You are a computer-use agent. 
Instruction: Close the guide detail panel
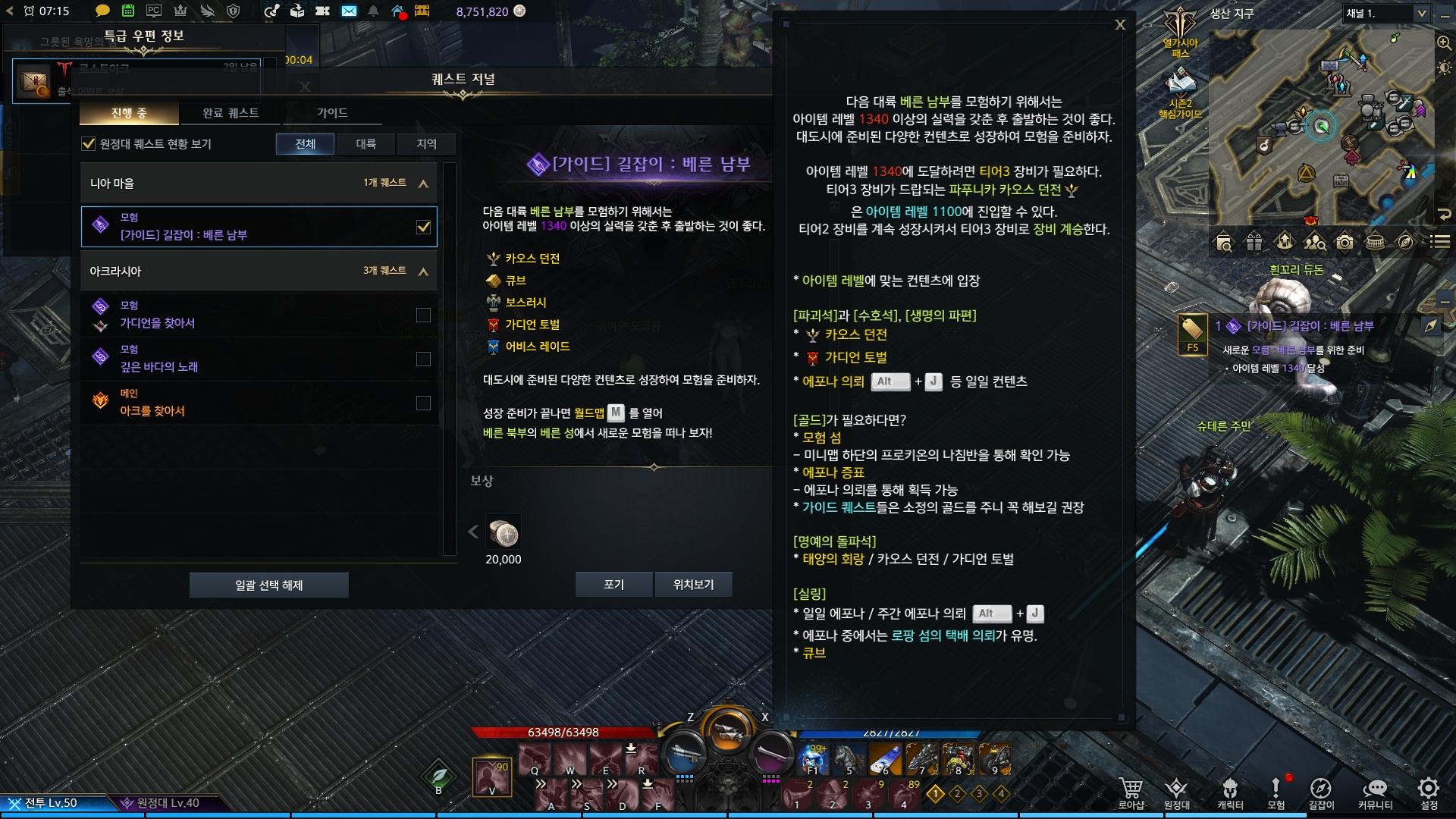[1120, 25]
